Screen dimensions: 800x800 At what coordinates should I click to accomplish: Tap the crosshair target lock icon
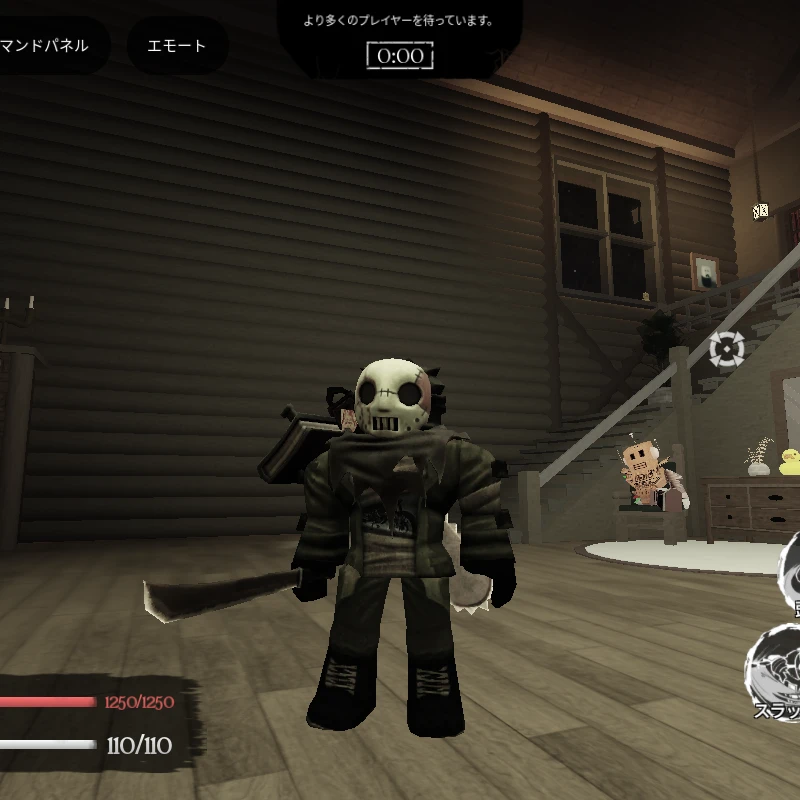click(727, 348)
